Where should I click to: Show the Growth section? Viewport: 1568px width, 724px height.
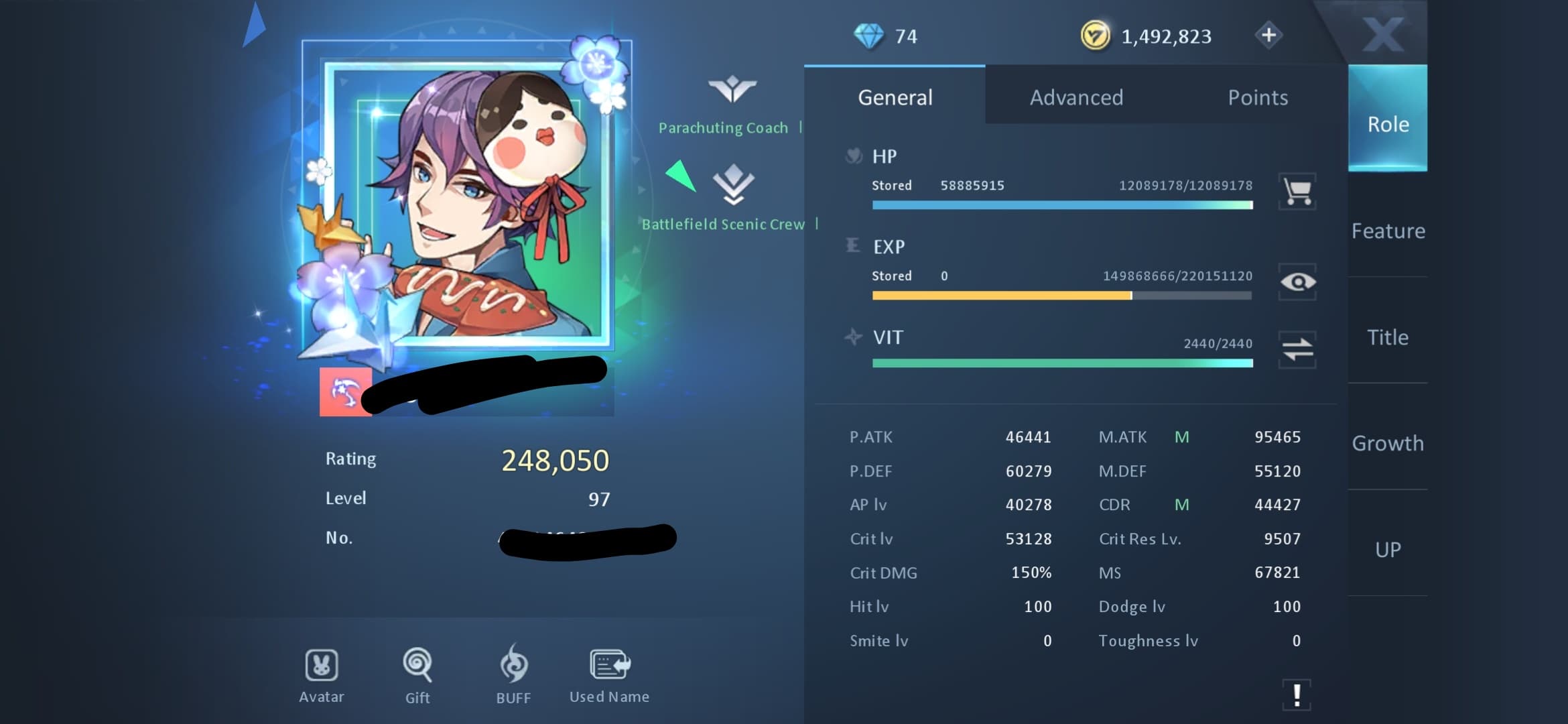[x=1388, y=443]
